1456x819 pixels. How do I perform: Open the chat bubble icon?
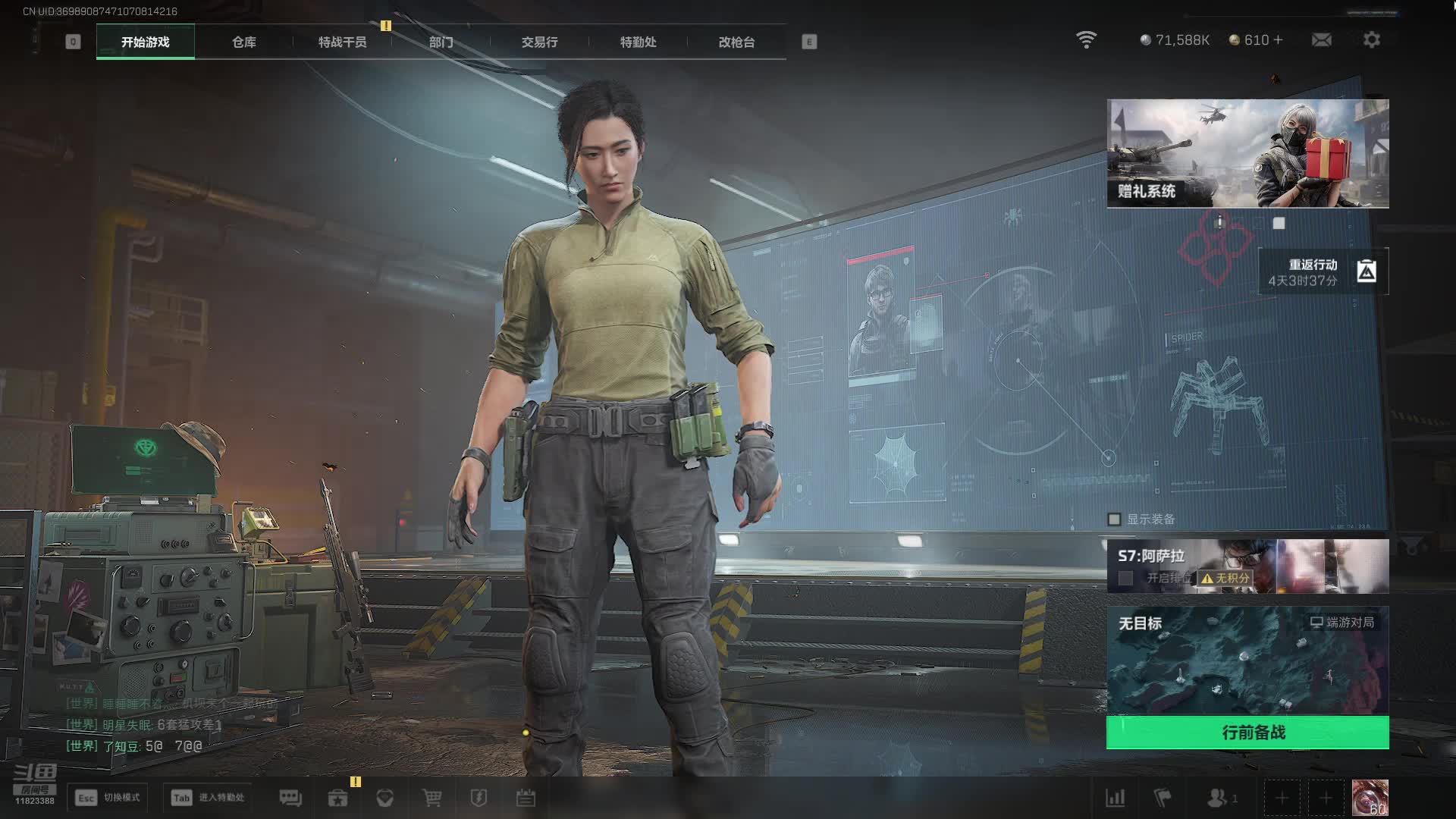(290, 798)
